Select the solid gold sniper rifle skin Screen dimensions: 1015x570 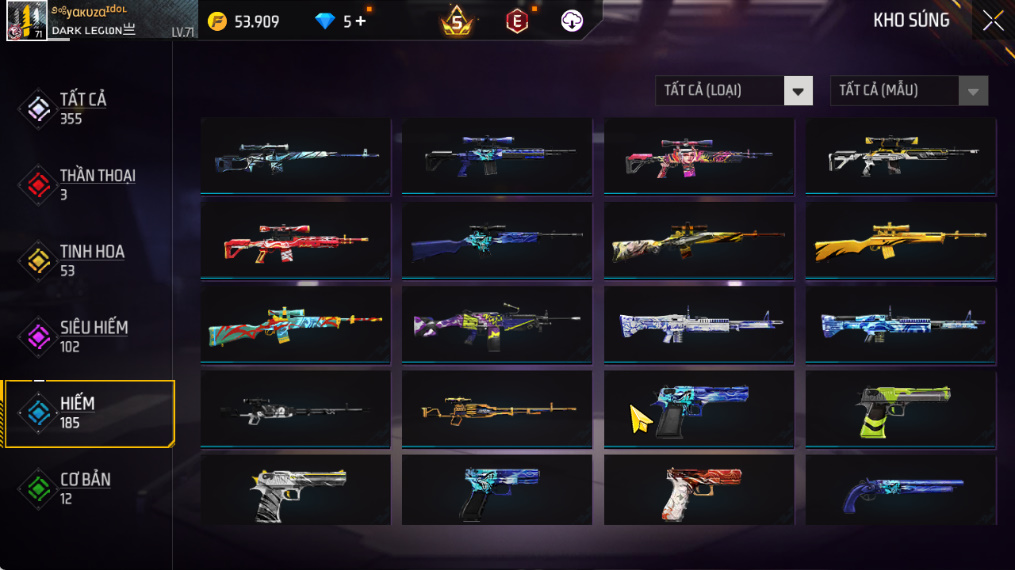[x=900, y=242]
